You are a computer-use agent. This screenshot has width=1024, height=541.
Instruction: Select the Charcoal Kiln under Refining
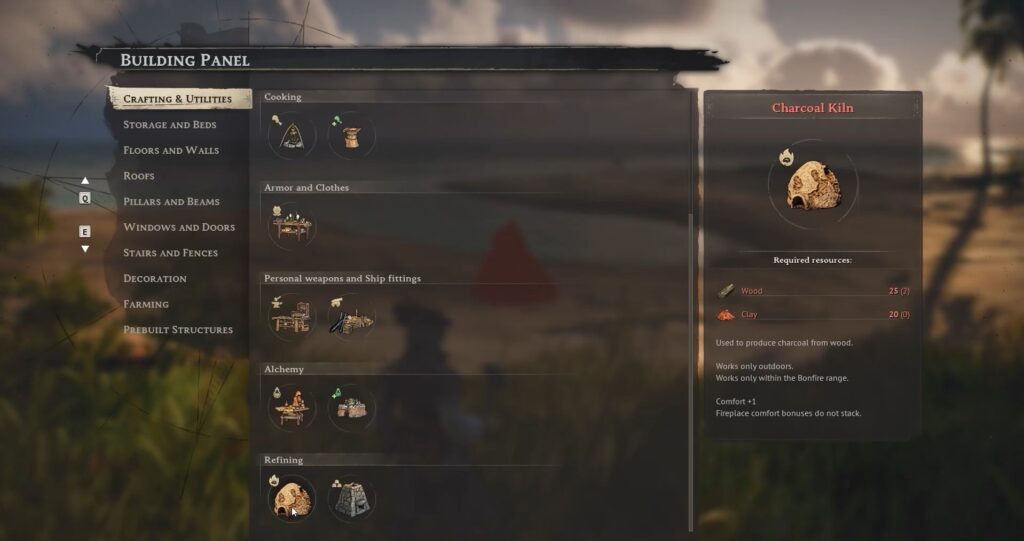pyautogui.click(x=292, y=499)
